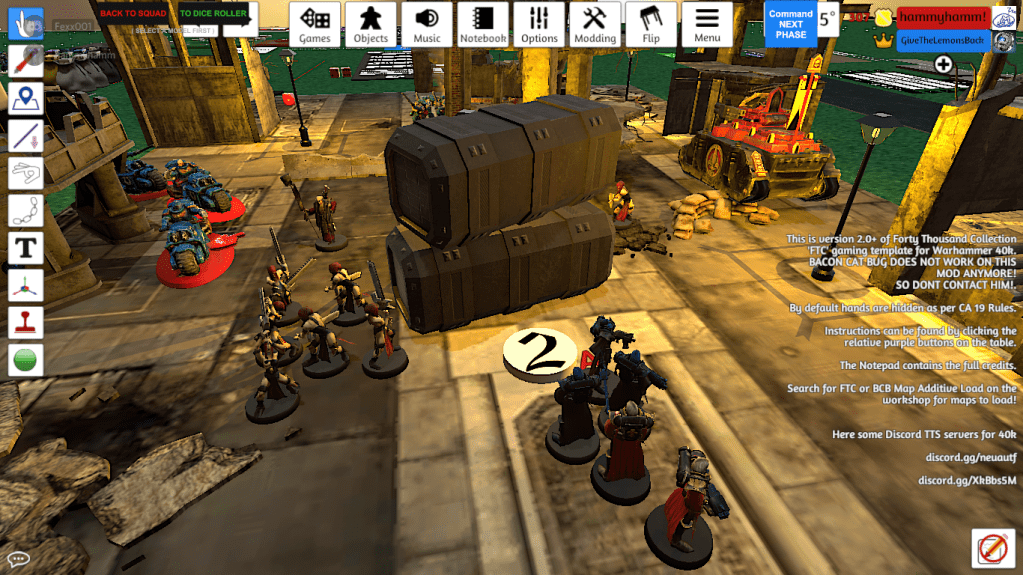Screen dimensions: 1023x575
Task: Open the chat speech bubble
Action: coord(18,559)
